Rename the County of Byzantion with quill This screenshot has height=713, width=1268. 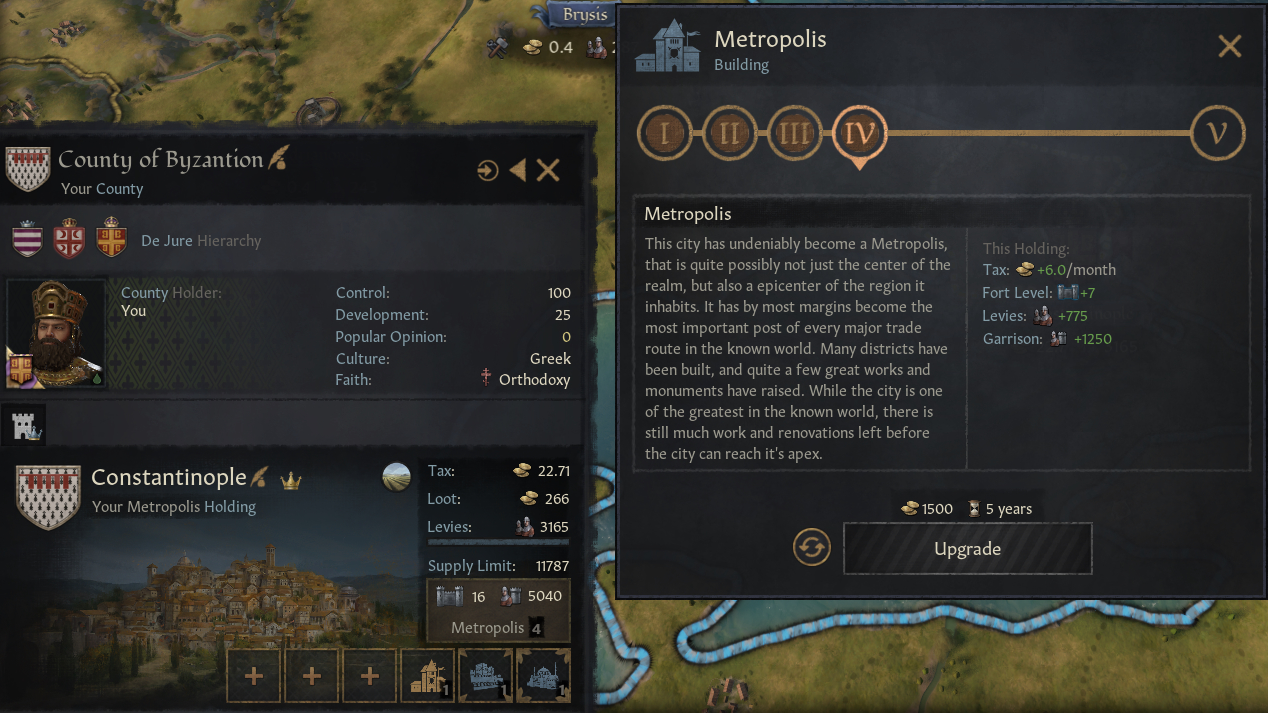pos(277,159)
